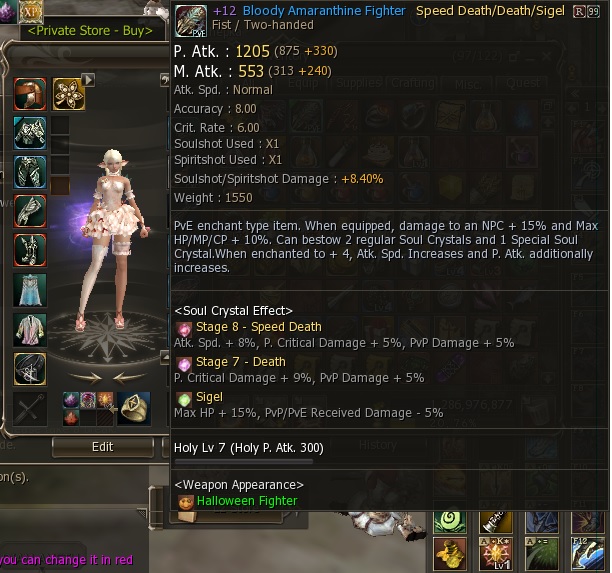The image size is (612, 573).
Task: Select the equipped boots slot
Action: 30,249
